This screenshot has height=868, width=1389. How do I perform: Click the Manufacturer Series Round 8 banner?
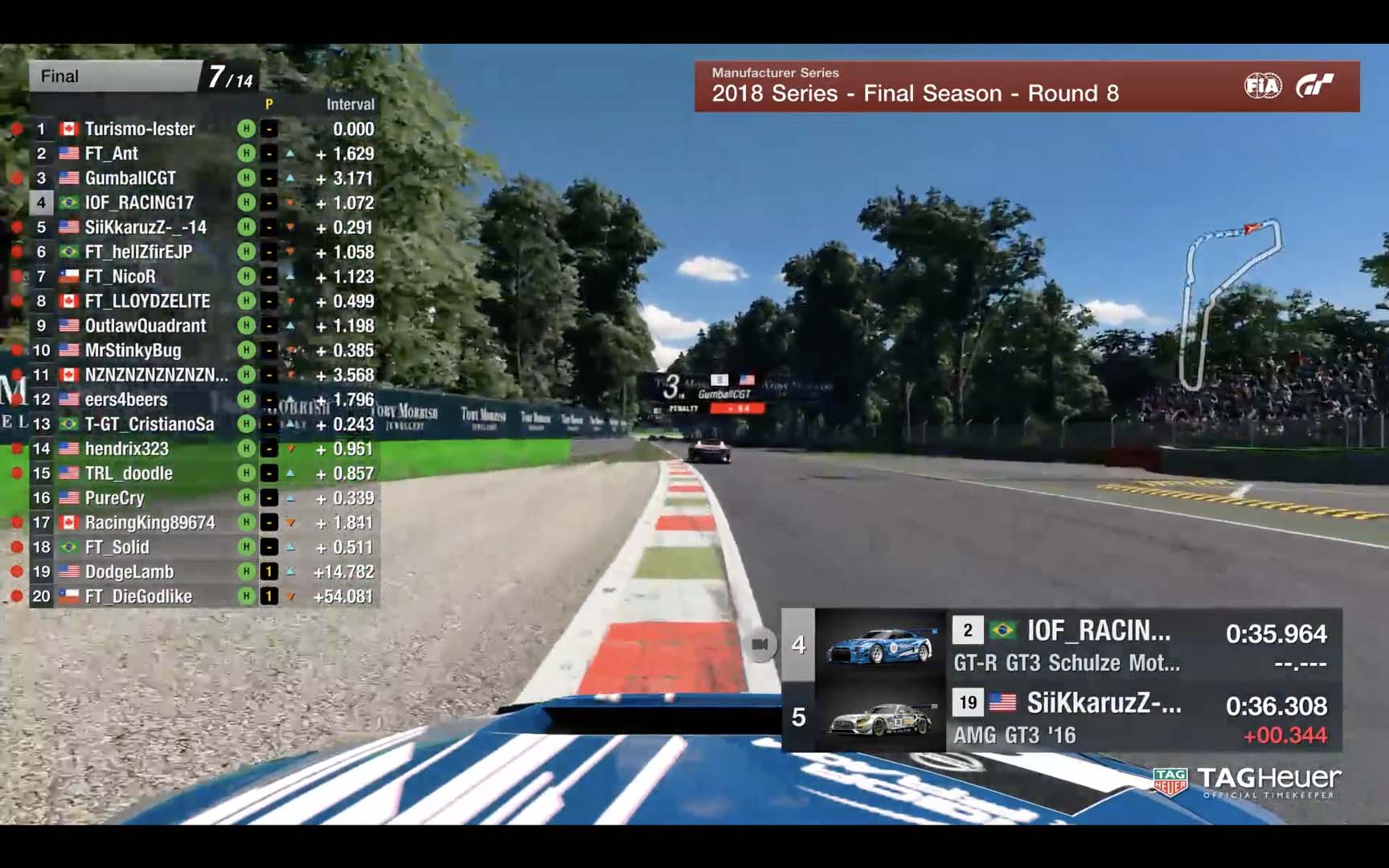coord(1026,86)
